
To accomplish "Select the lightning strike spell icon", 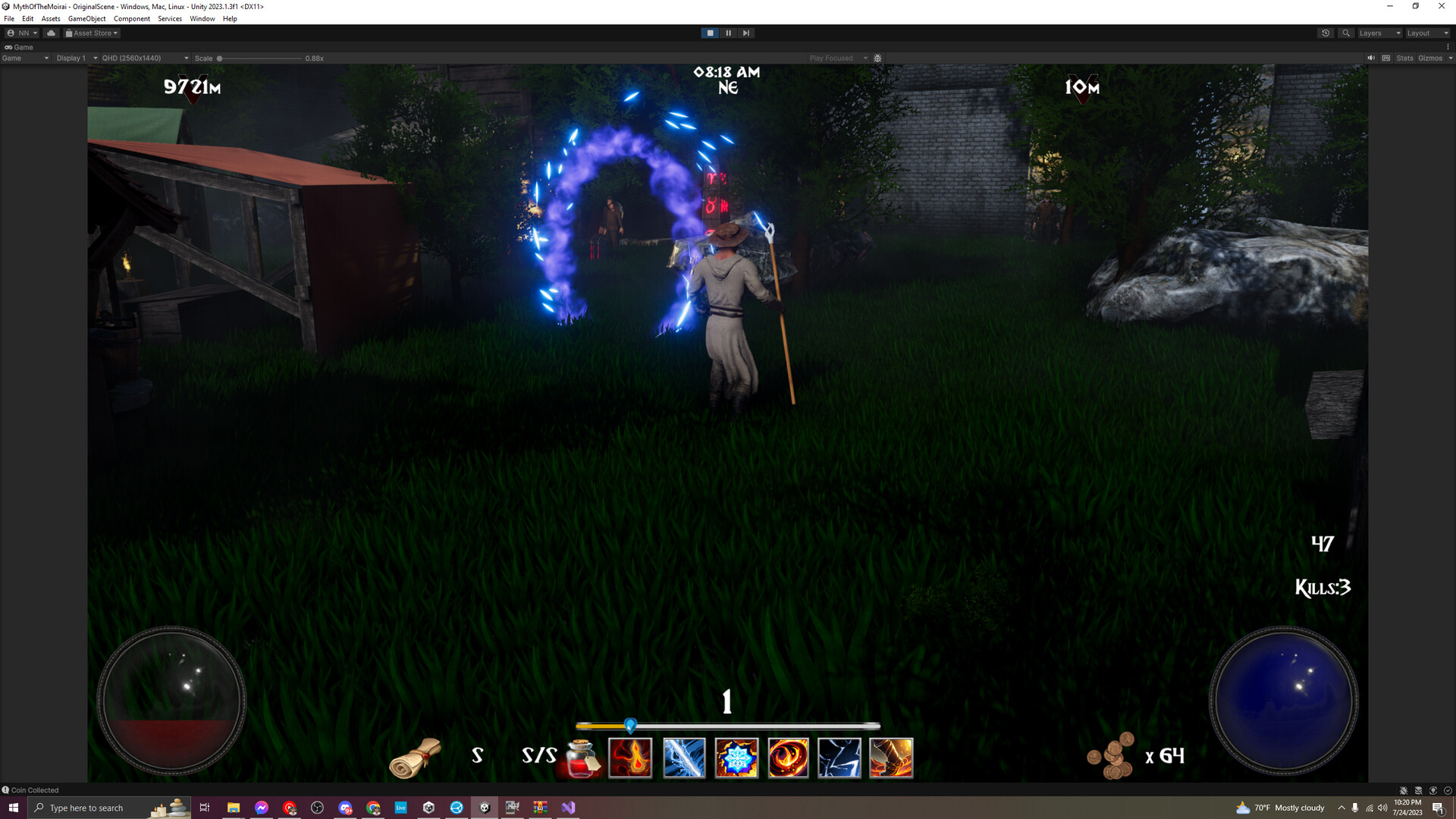I will pyautogui.click(x=840, y=758).
